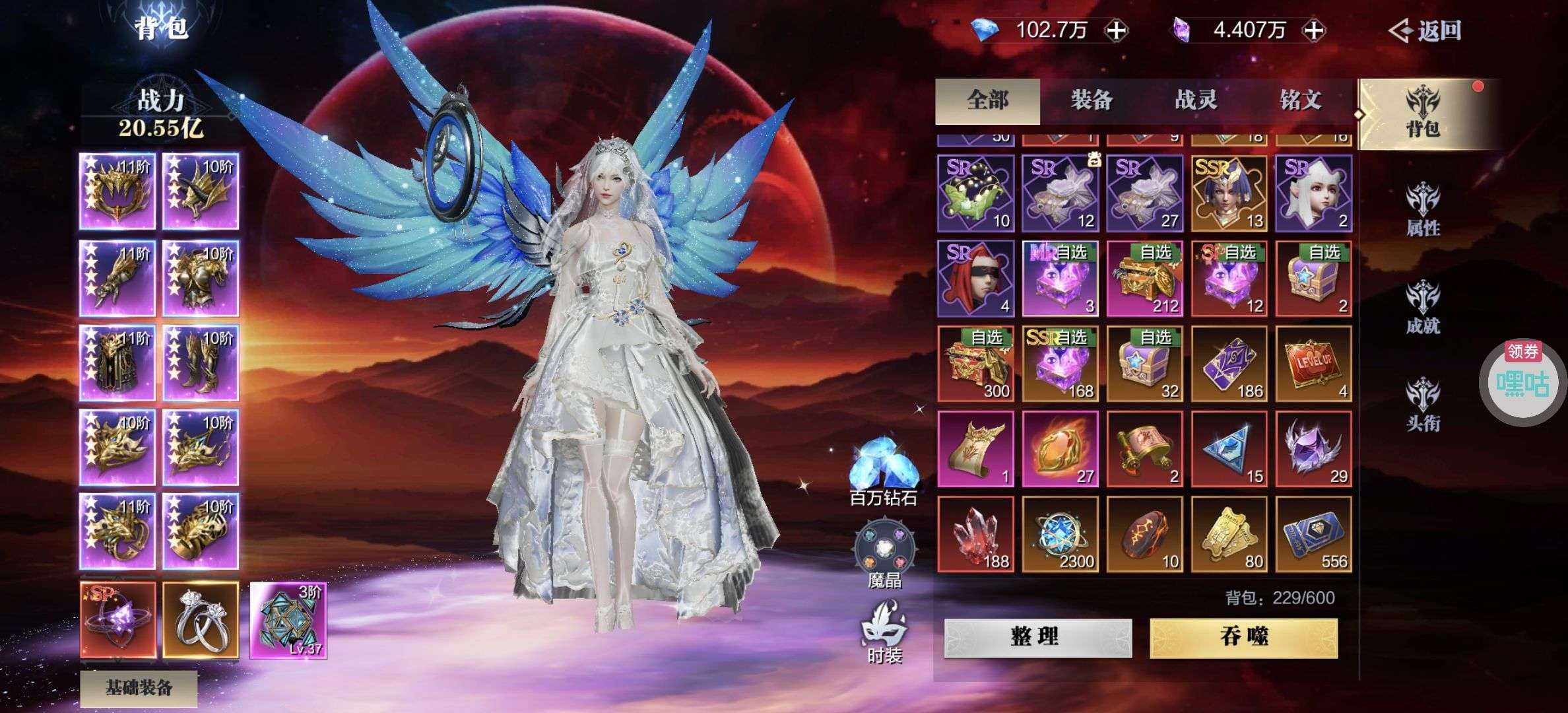This screenshot has width=1568, height=713.
Task: Choose the red crystal item with 188
Action: point(975,533)
